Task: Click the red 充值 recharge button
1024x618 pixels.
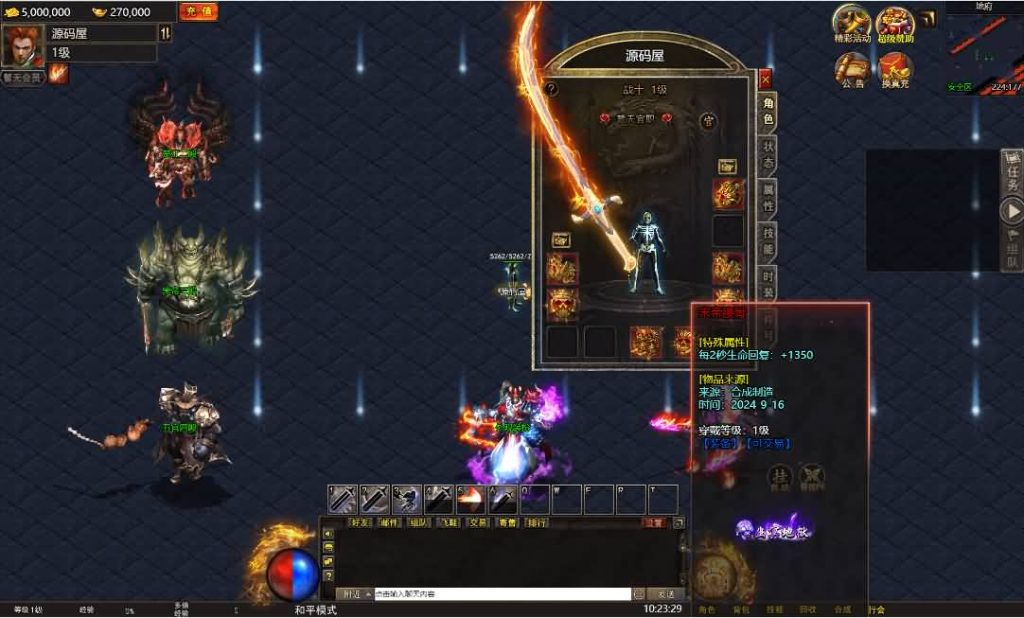Action: tap(198, 11)
